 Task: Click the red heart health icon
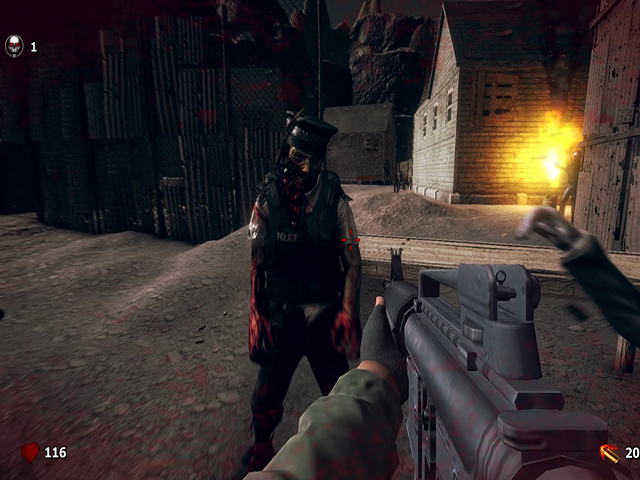(x=30, y=452)
